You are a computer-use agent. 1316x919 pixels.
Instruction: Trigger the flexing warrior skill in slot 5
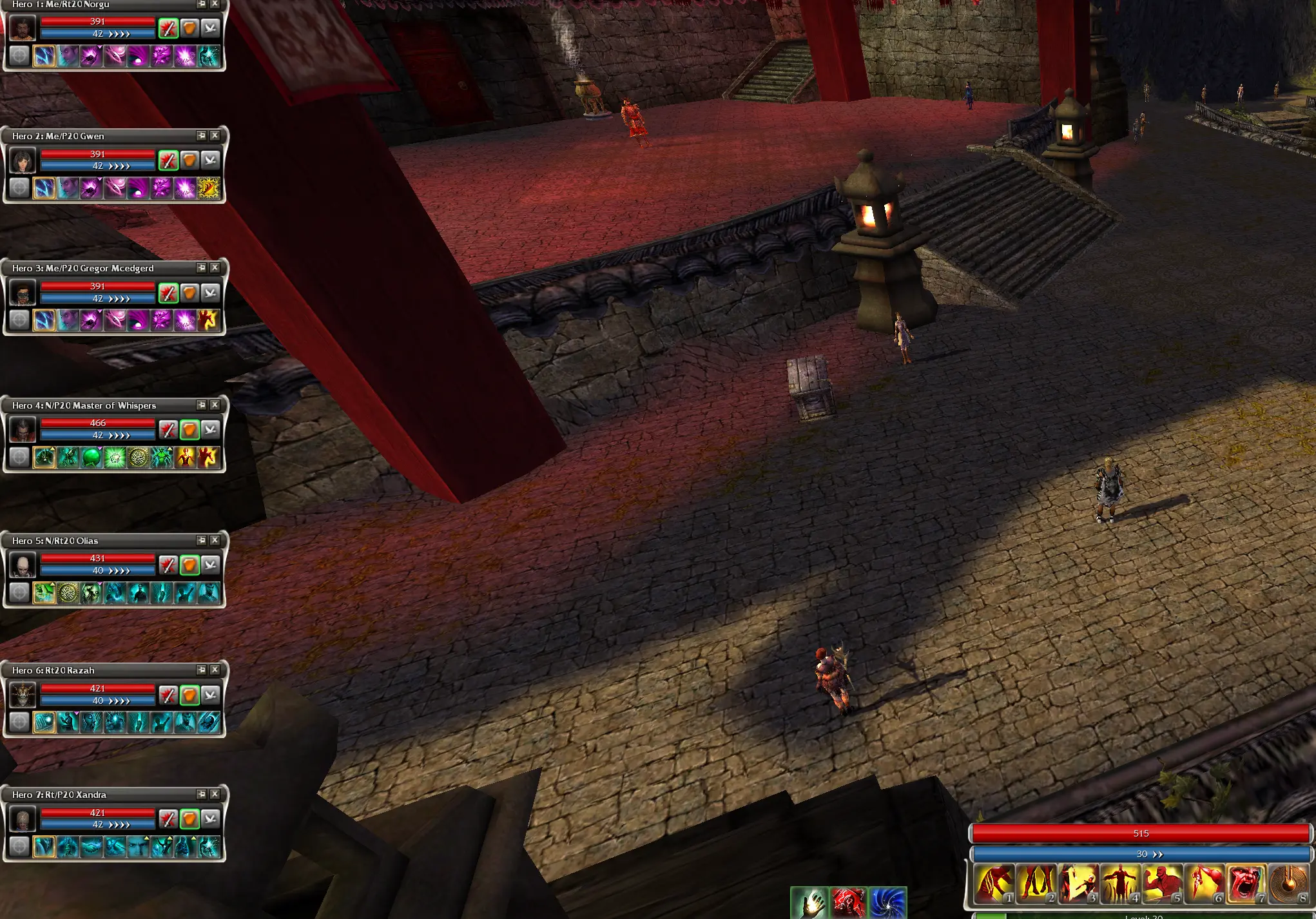tap(1161, 884)
